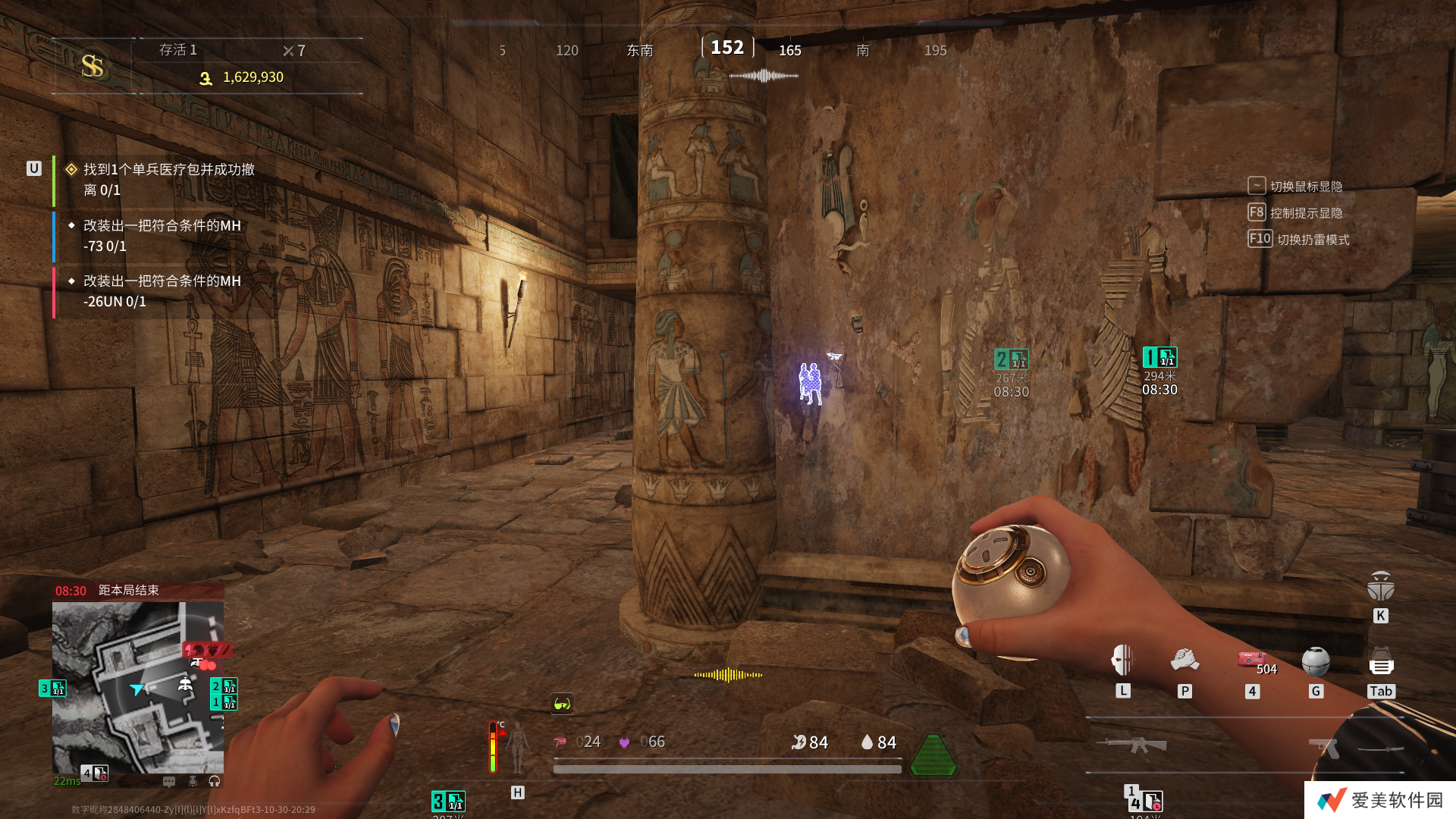Select extraction point 3 marker beside minimap
The height and width of the screenshot is (819, 1456).
pos(52,689)
